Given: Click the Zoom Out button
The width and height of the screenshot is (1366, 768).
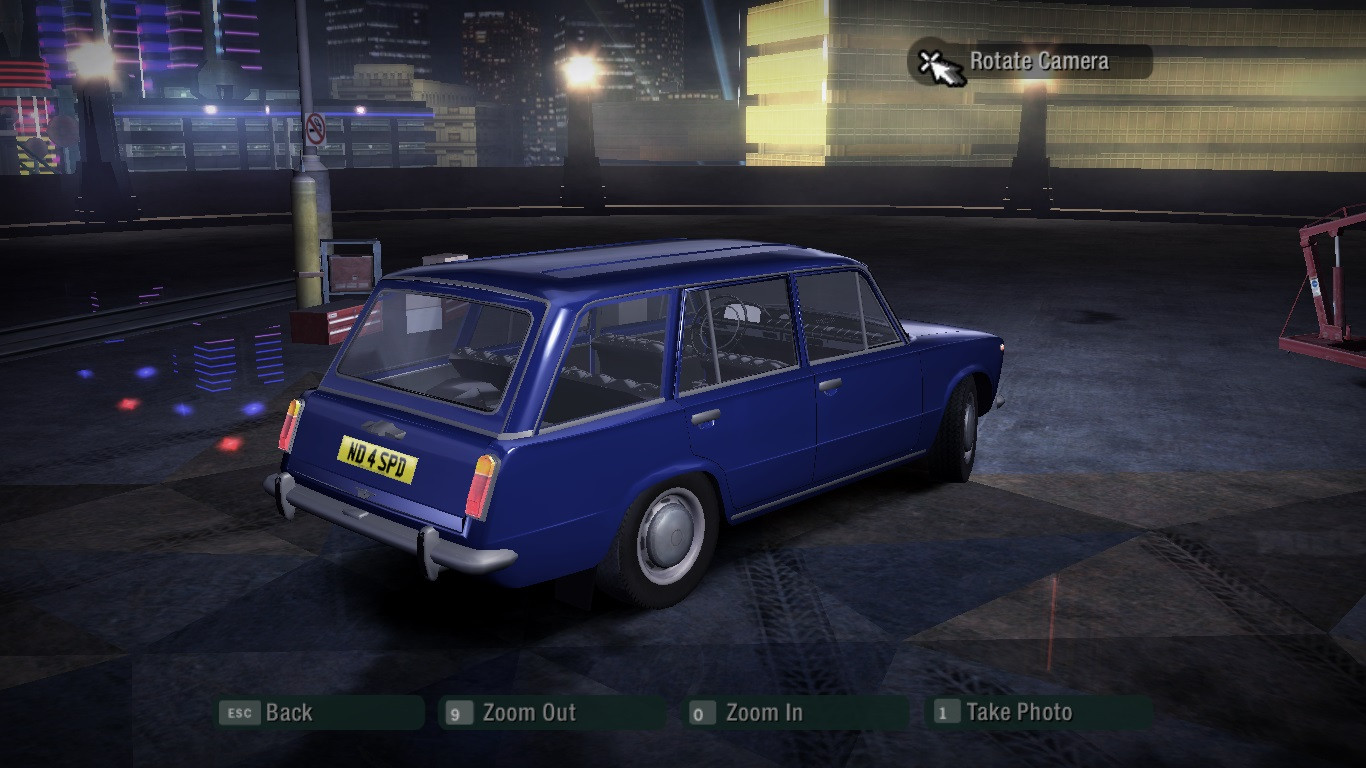Looking at the screenshot, I should pos(552,713).
